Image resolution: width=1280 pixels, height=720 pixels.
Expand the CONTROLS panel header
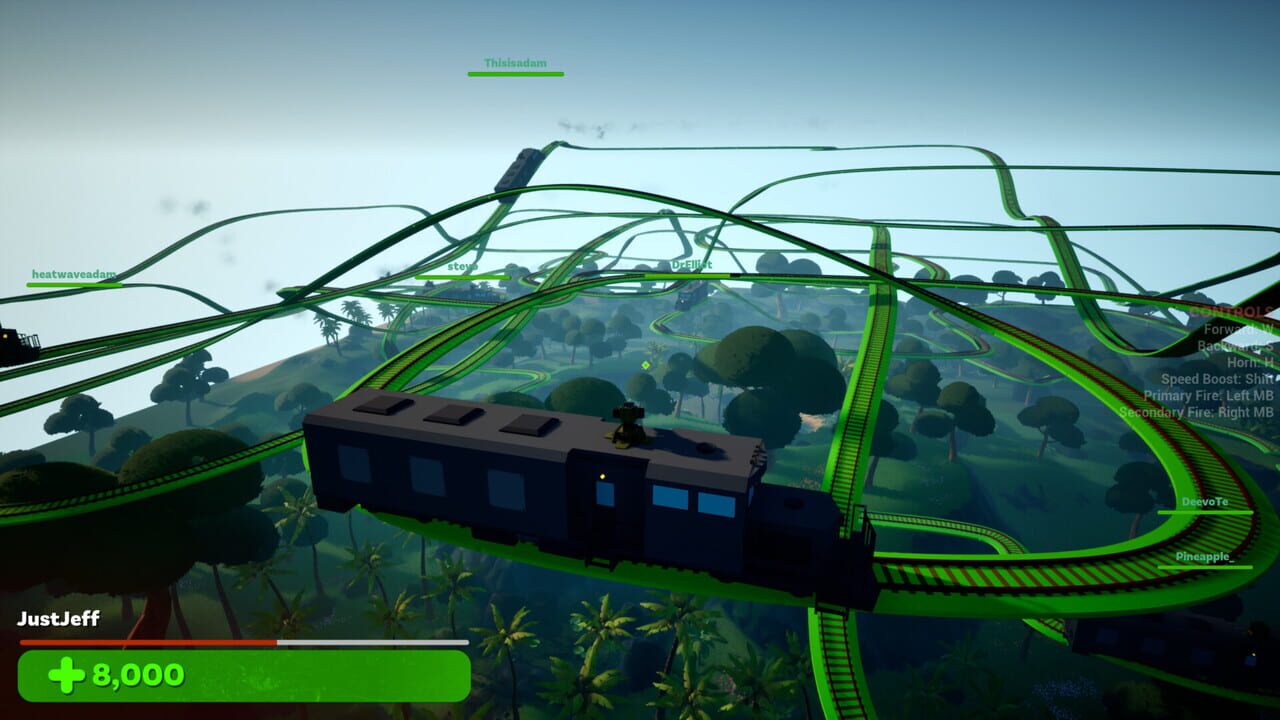[1230, 310]
